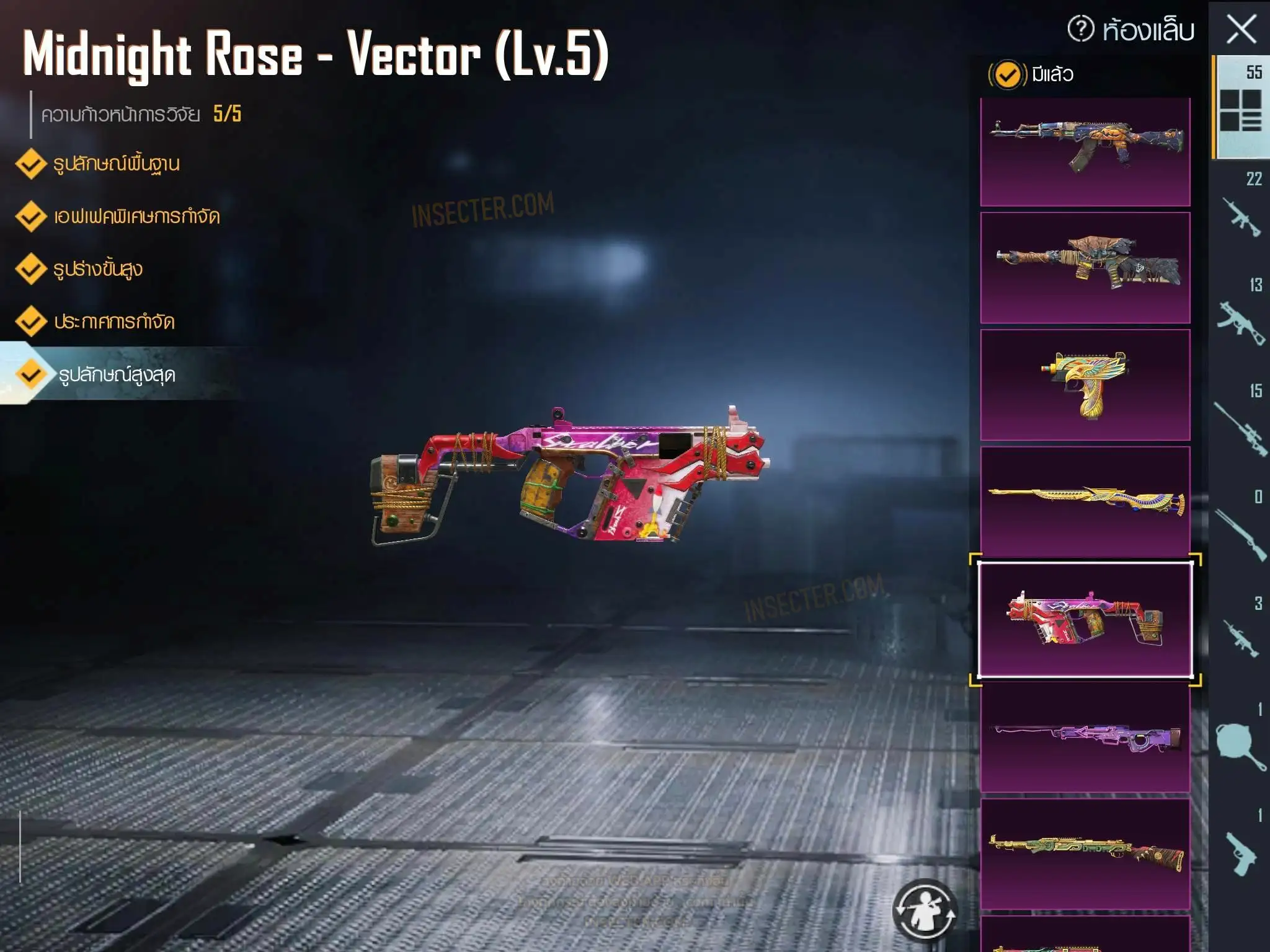1270x952 pixels.
Task: Choose the blue and orange AKM skin thumbnail
Action: pos(1085,151)
